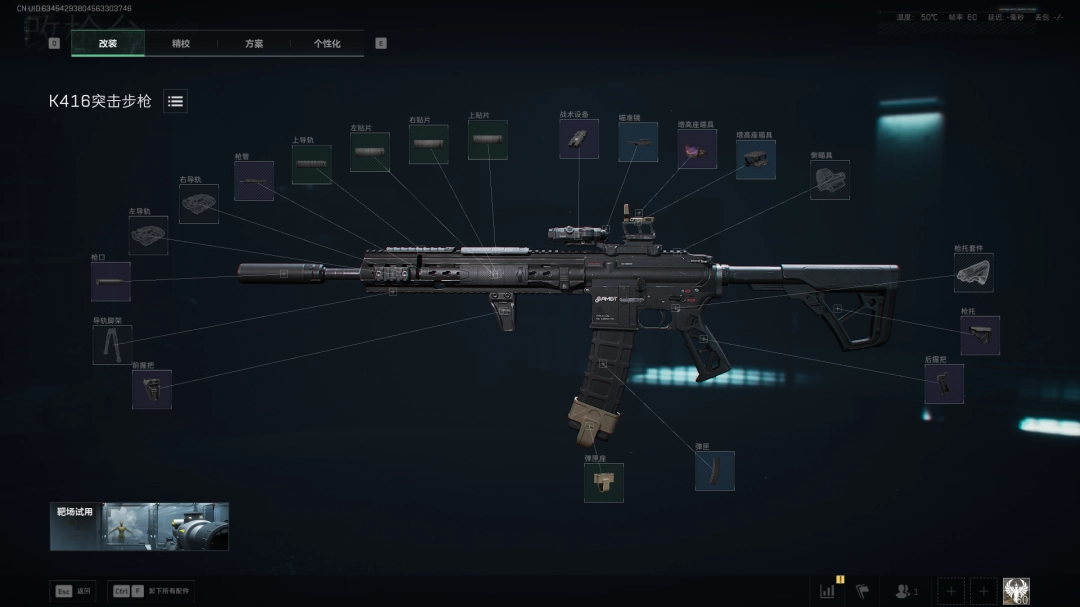This screenshot has height=607, width=1080.
Task: Select the 战术设备 tactical device slot
Action: tap(579, 139)
